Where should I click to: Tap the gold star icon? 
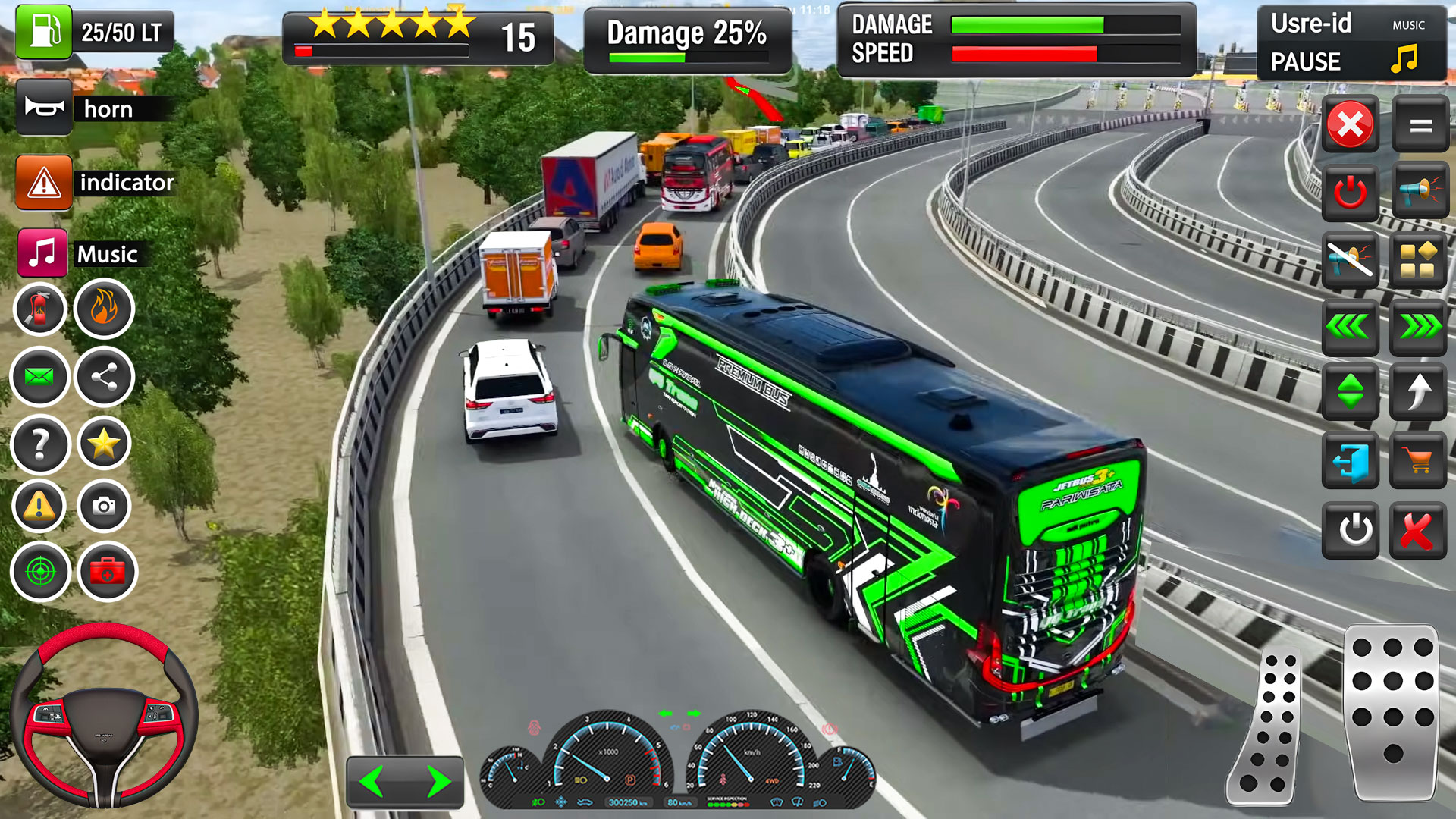104,444
